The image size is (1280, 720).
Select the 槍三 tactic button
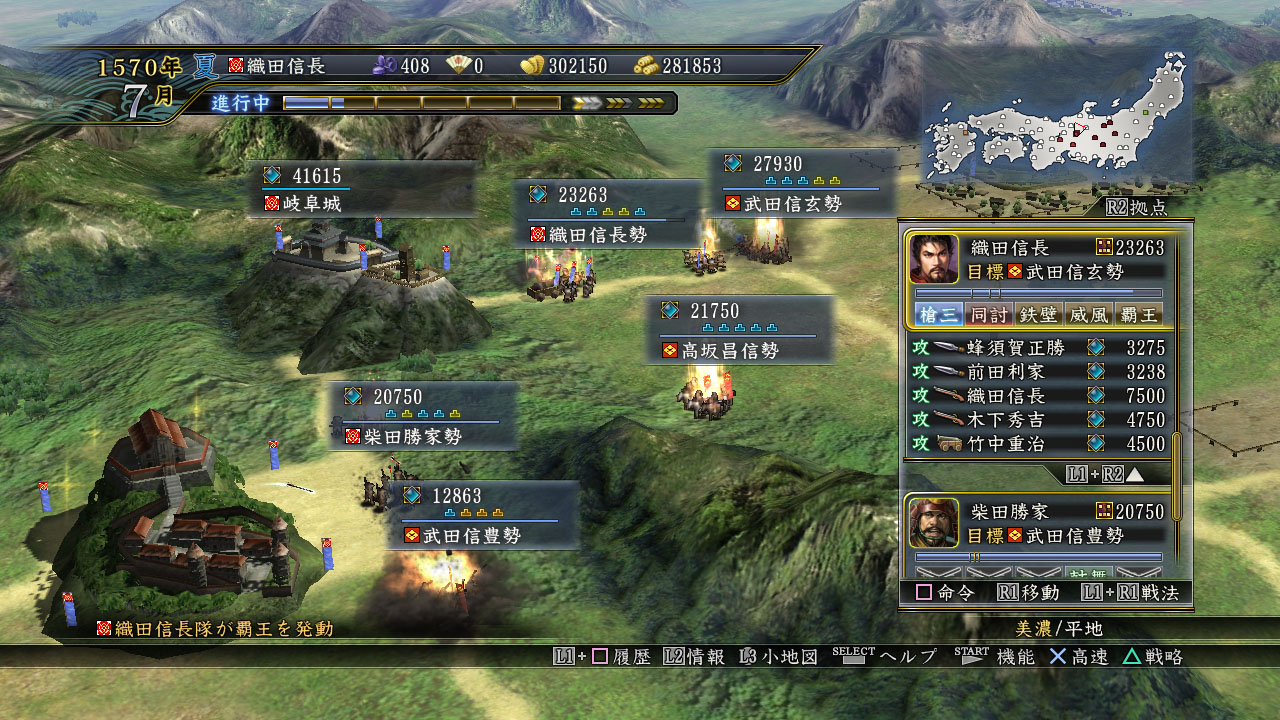pyautogui.click(x=939, y=315)
